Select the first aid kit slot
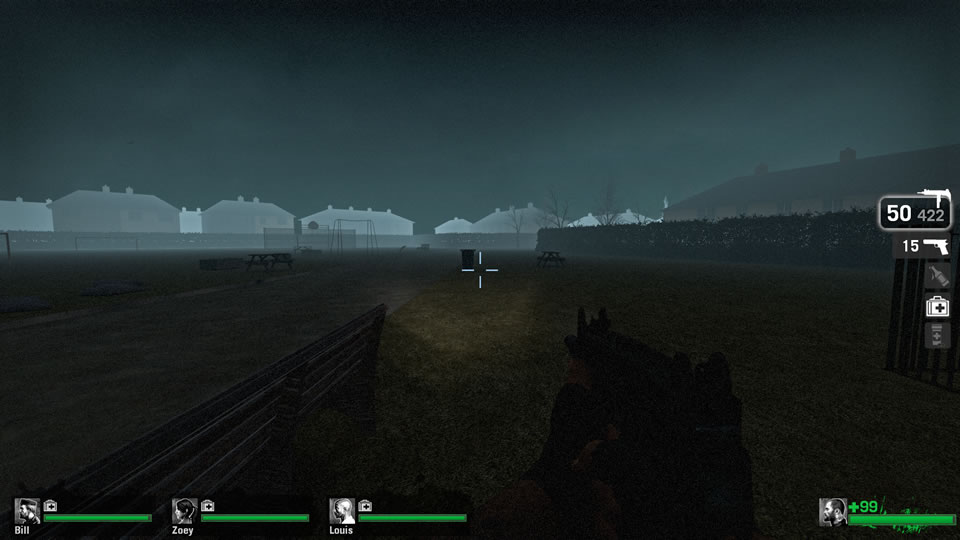 [x=937, y=307]
